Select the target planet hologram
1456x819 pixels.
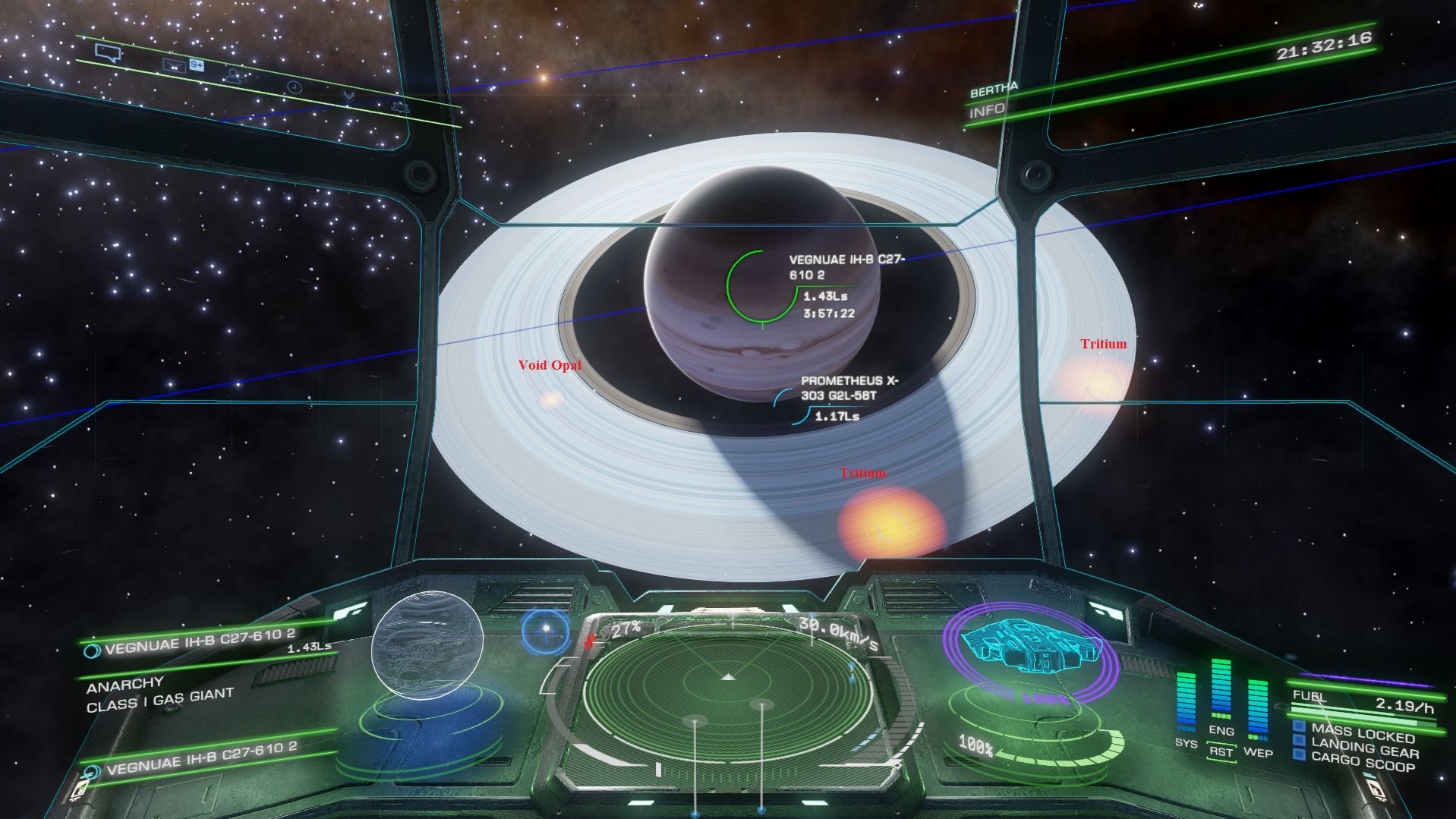tap(427, 645)
